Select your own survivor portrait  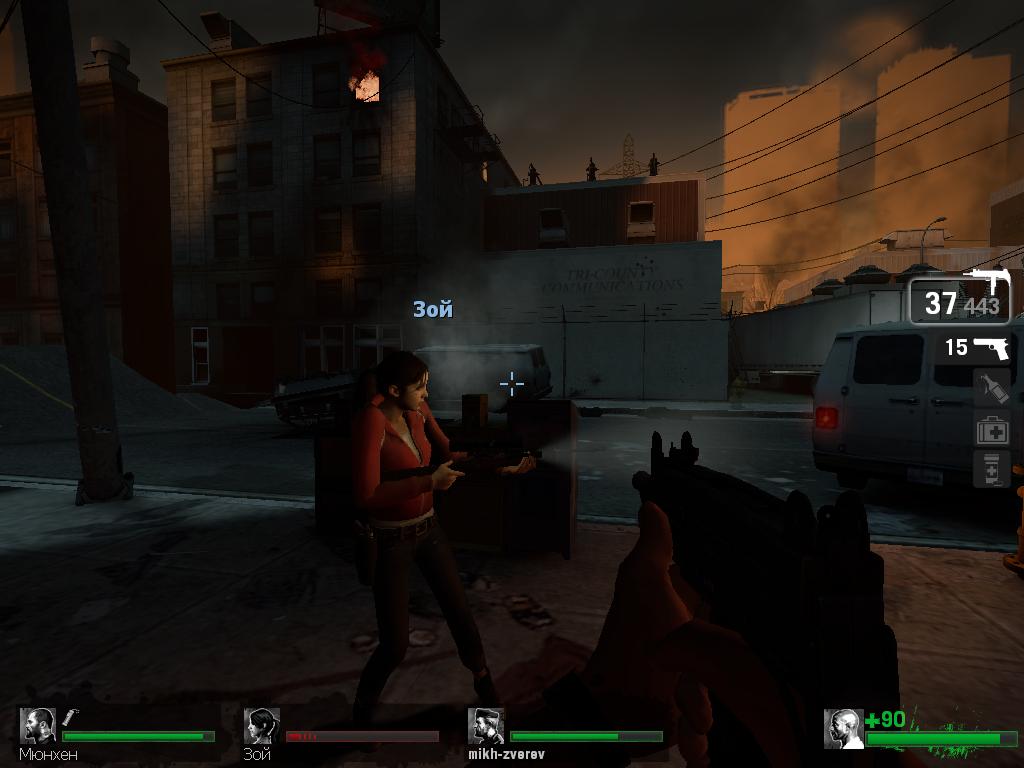tap(843, 729)
